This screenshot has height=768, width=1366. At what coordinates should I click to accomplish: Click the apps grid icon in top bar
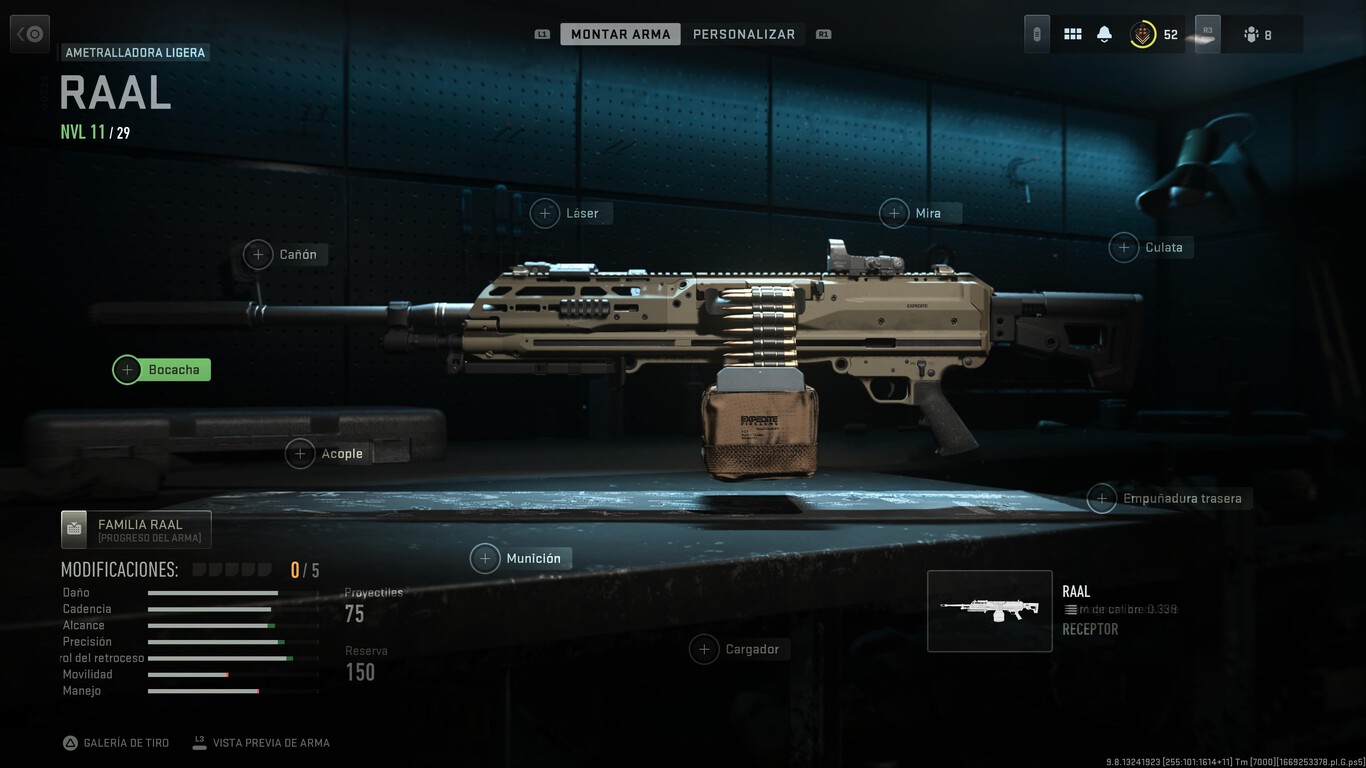point(1072,33)
